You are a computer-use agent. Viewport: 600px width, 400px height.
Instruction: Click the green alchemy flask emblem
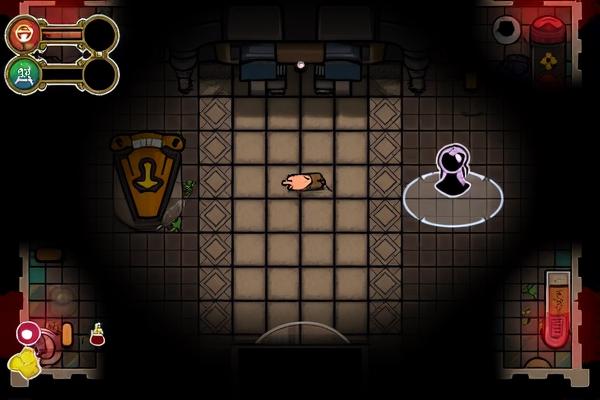[23, 74]
